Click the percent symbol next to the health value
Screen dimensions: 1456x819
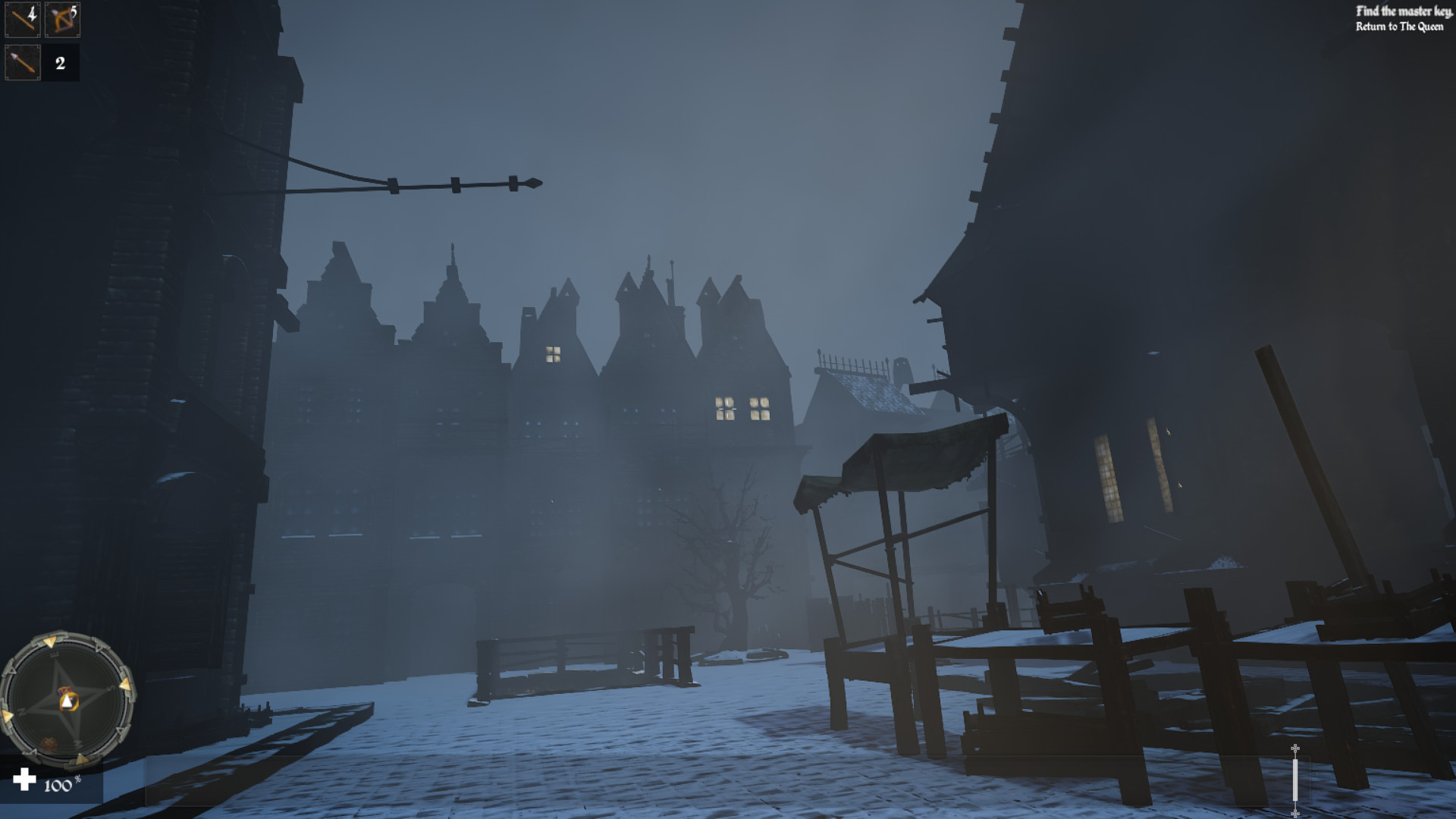click(x=78, y=780)
